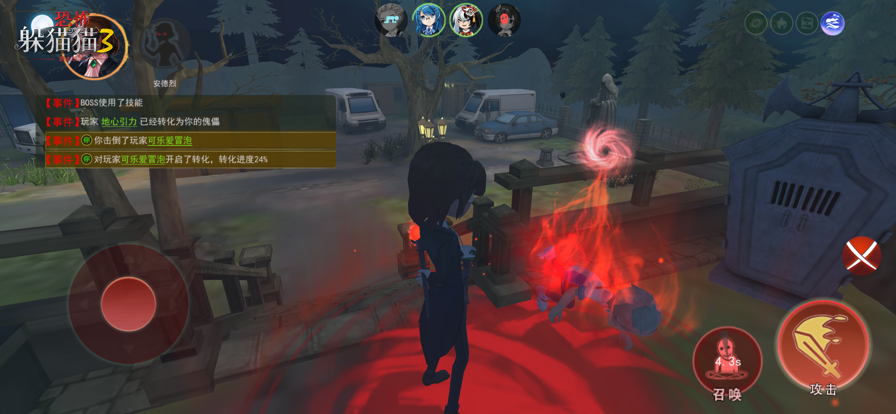
Task: Click the 转化进度24% event log entry
Action: pyautogui.click(x=180, y=159)
